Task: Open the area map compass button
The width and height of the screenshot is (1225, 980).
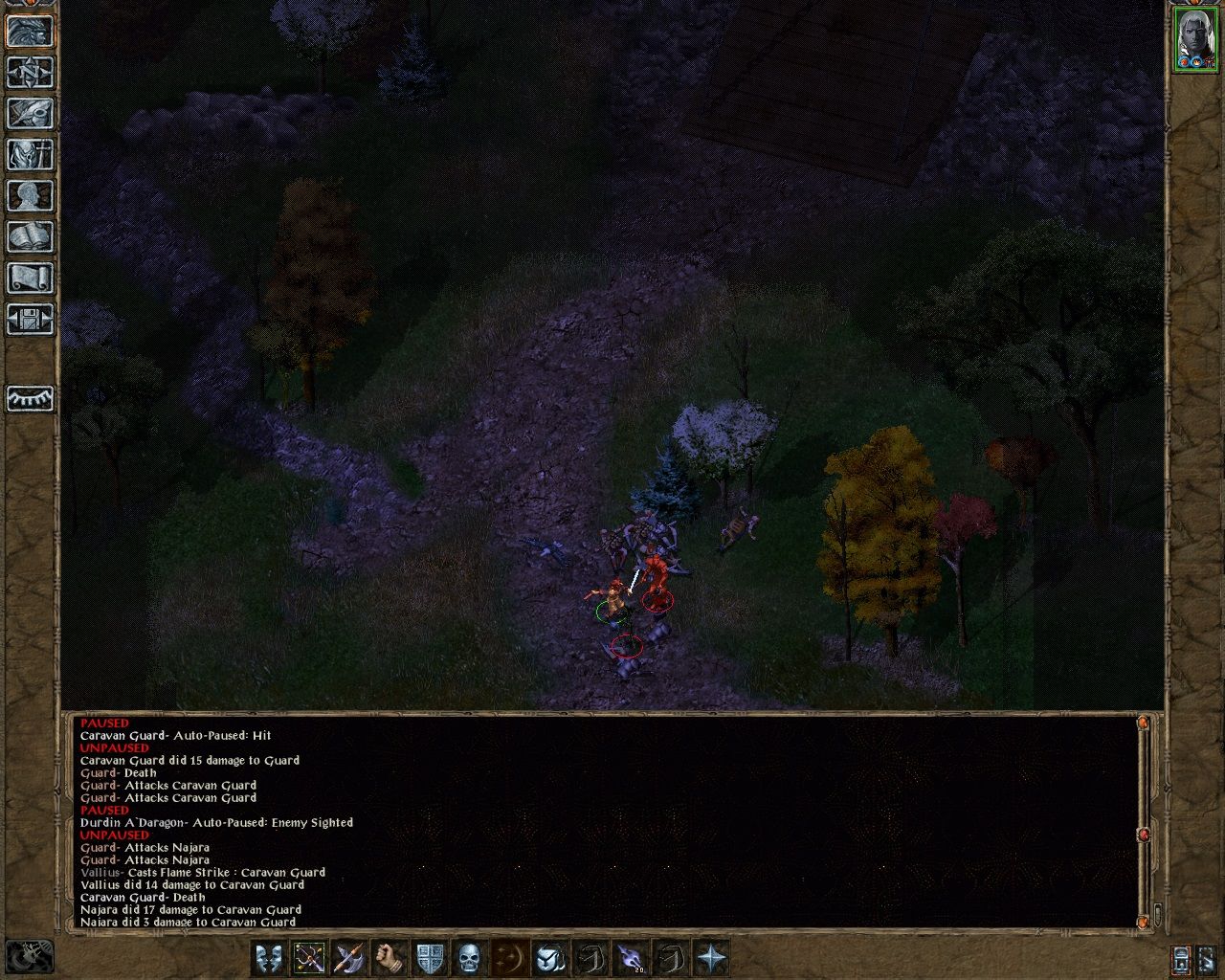Action: tap(30, 72)
